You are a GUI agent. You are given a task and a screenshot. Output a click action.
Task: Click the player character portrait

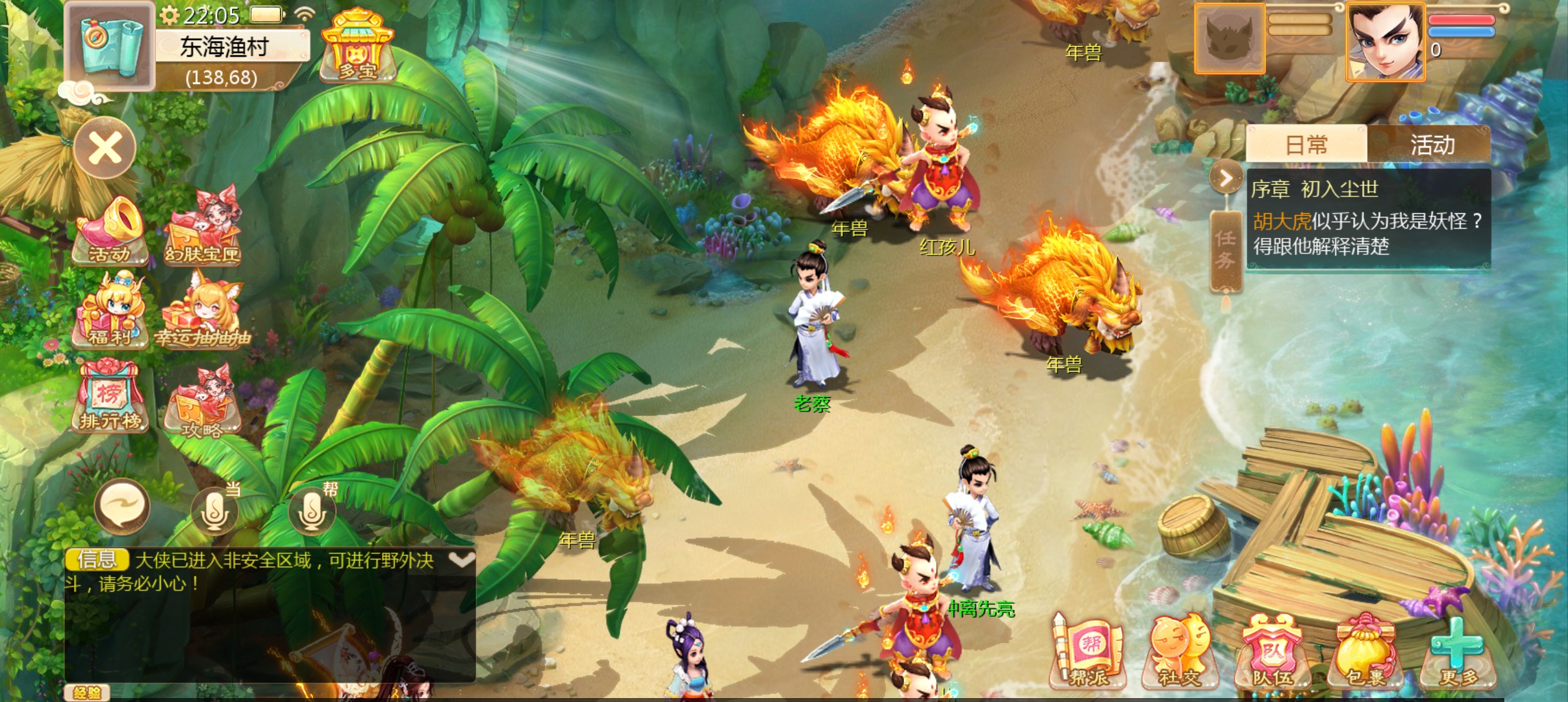(x=1385, y=42)
